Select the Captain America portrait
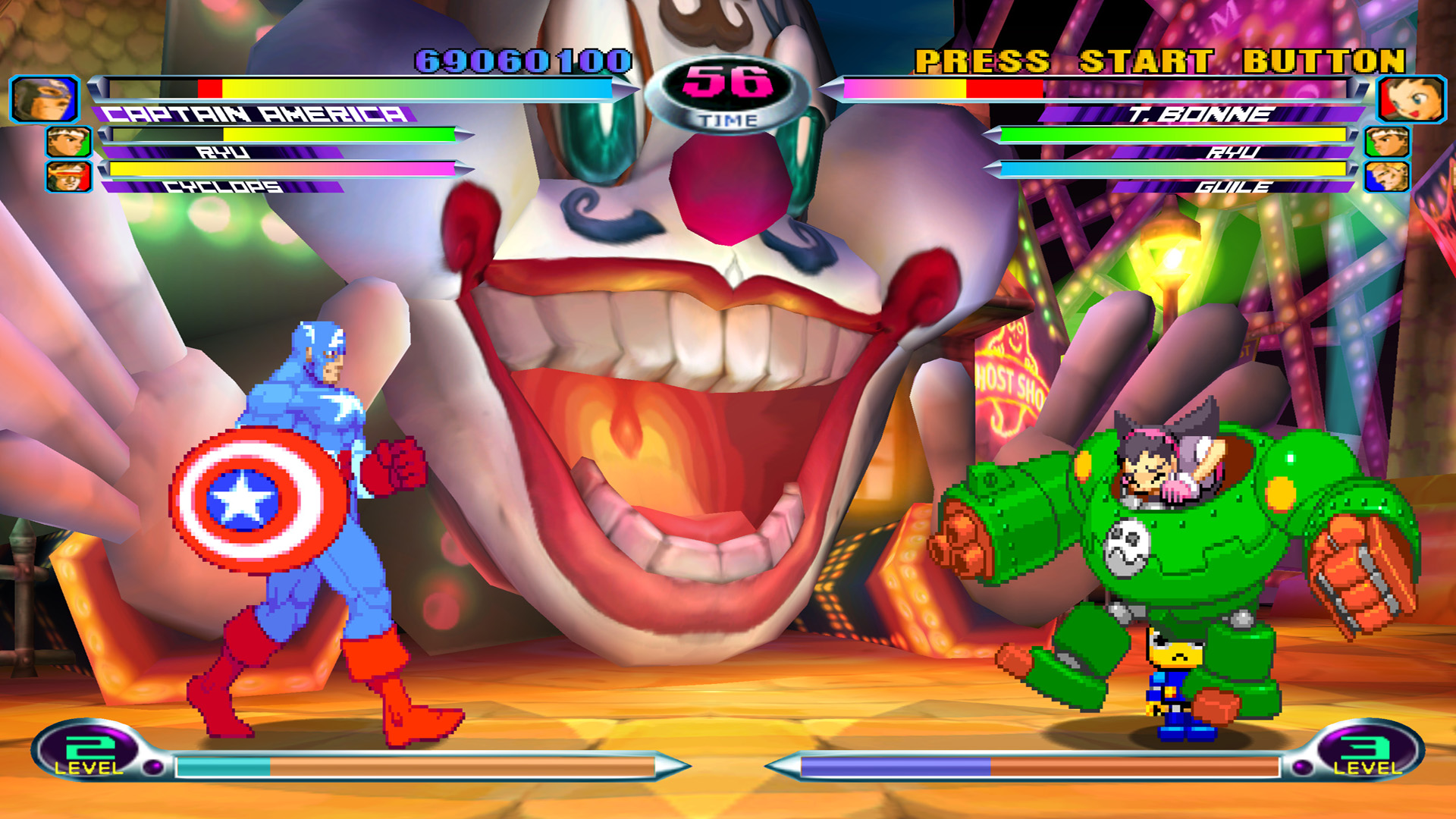Viewport: 1456px width, 819px height. pyautogui.click(x=45, y=99)
